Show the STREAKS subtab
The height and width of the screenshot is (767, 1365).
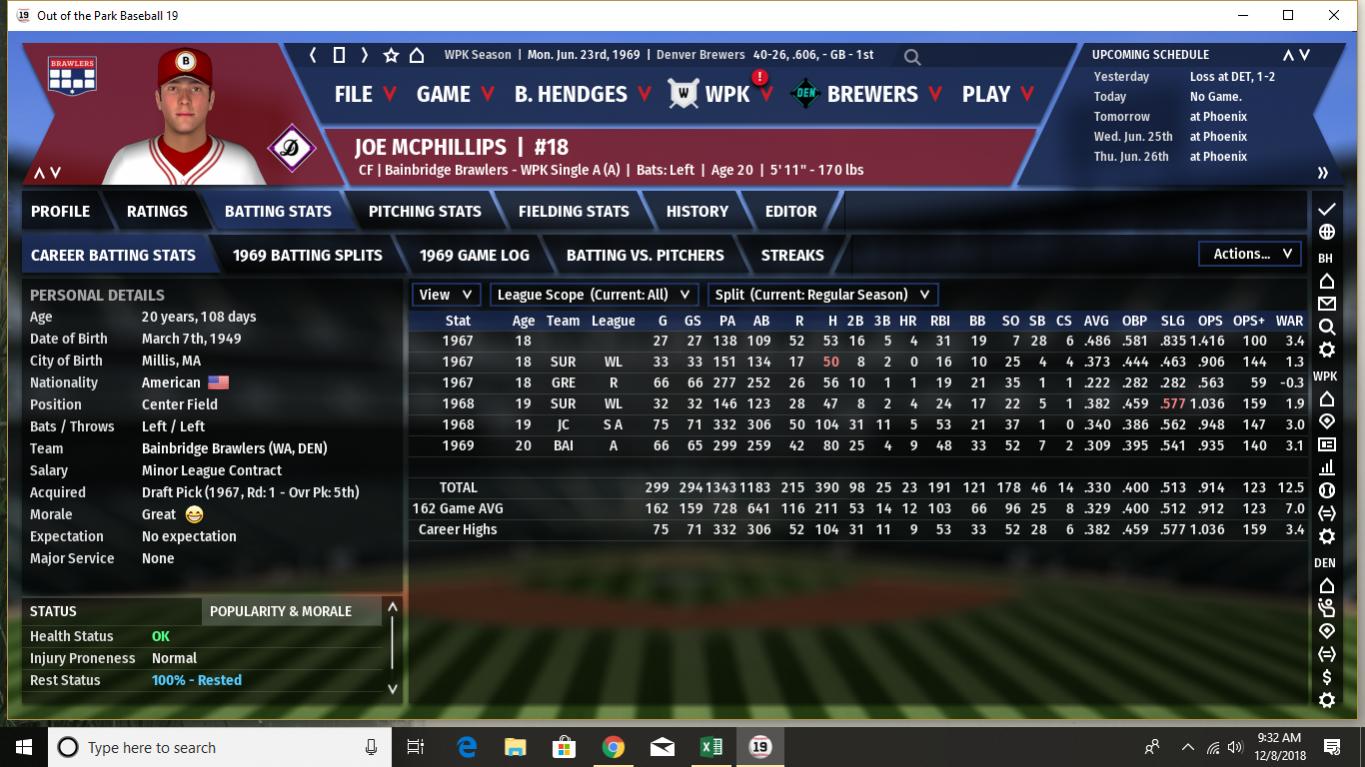click(x=792, y=255)
